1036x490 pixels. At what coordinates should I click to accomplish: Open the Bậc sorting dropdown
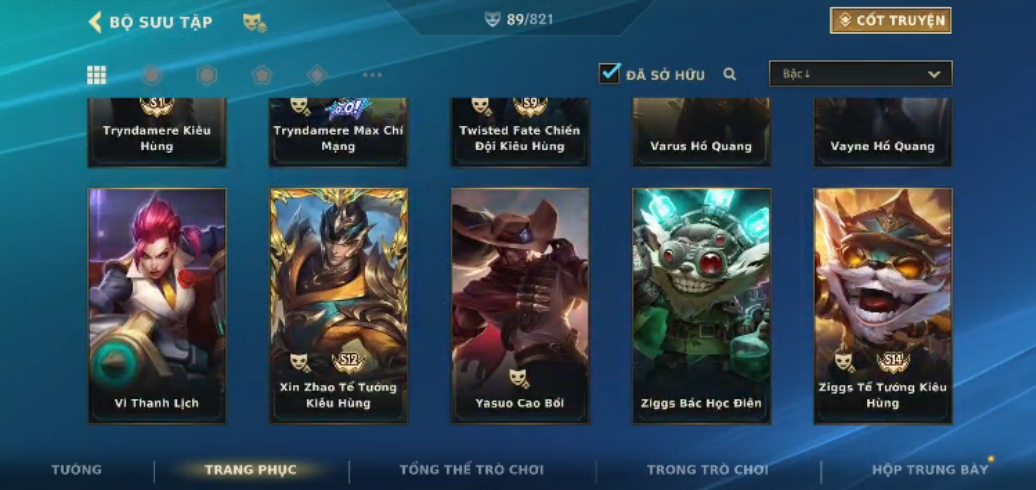[860, 74]
